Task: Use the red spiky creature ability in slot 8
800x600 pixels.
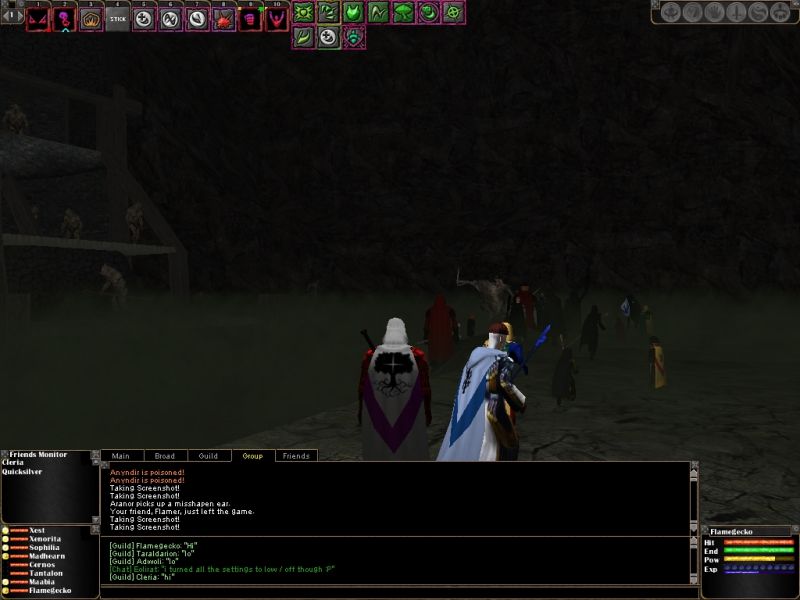Action: 224,18
